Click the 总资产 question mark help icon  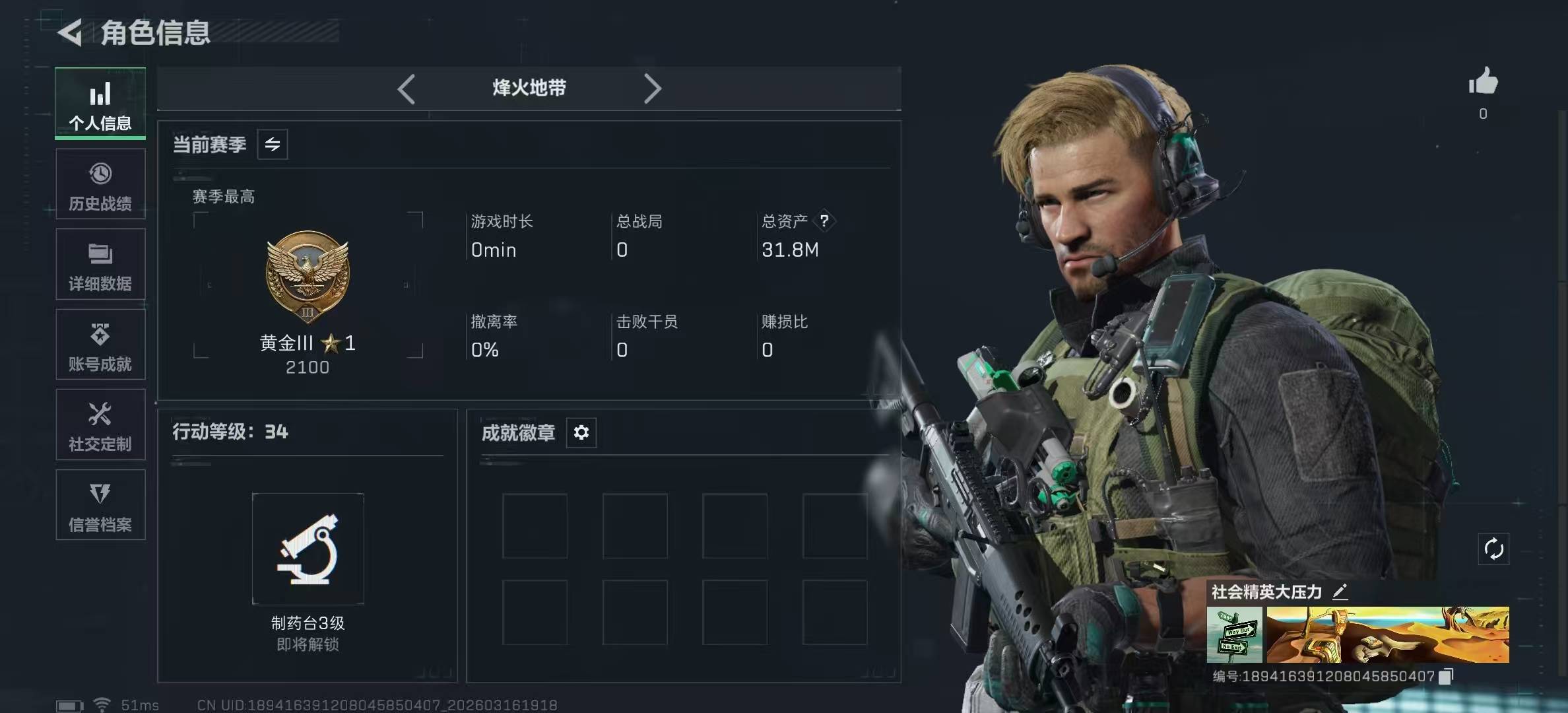(824, 221)
